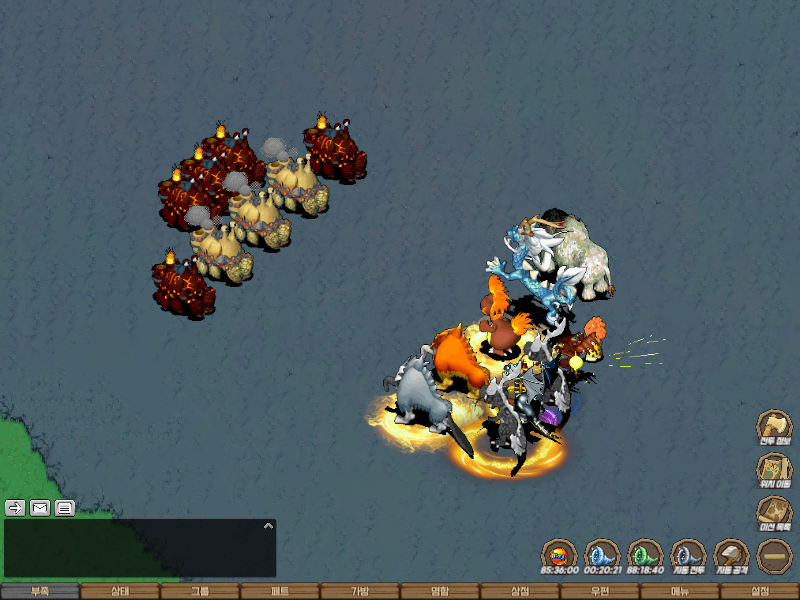
Task: Click the arrow button above the chat box
Action: pyautogui.click(x=15, y=507)
